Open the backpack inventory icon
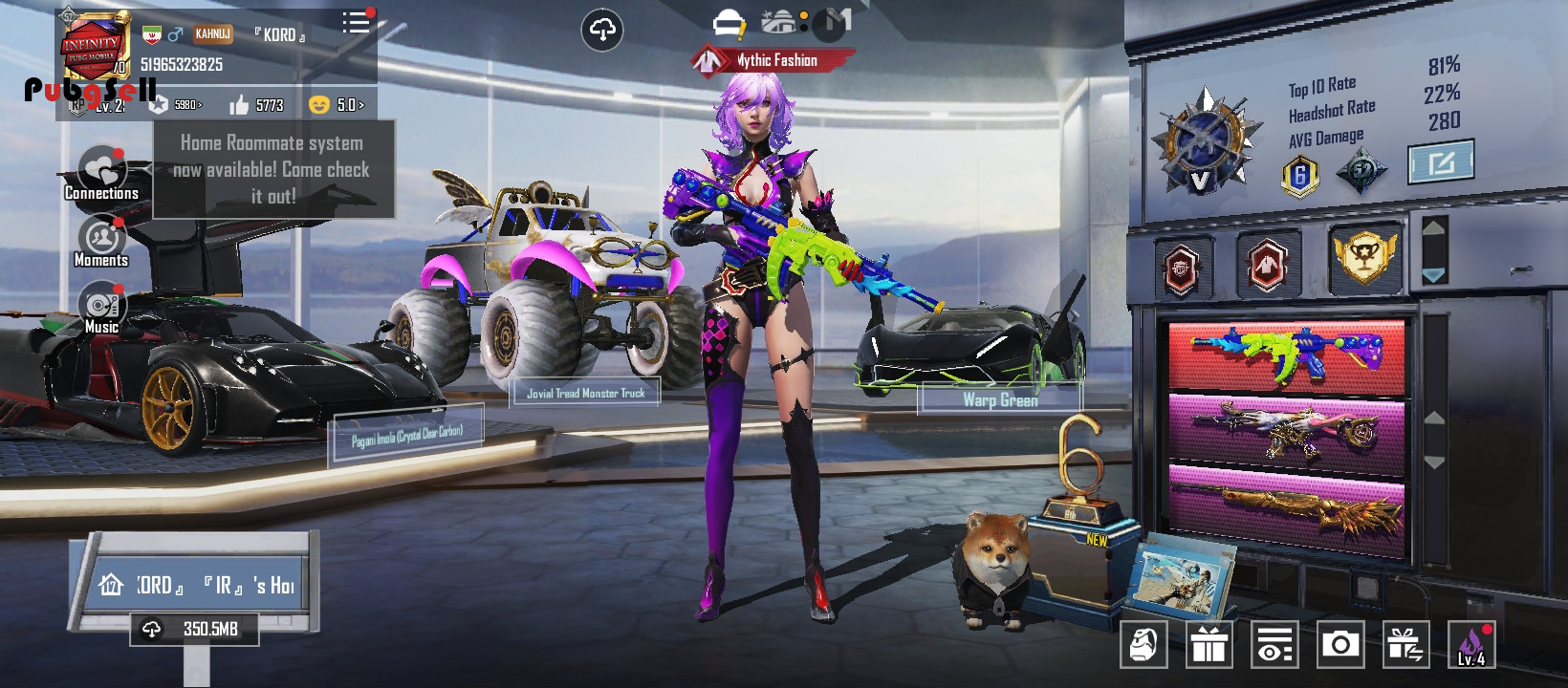This screenshot has height=688, width=1568. click(x=1143, y=645)
